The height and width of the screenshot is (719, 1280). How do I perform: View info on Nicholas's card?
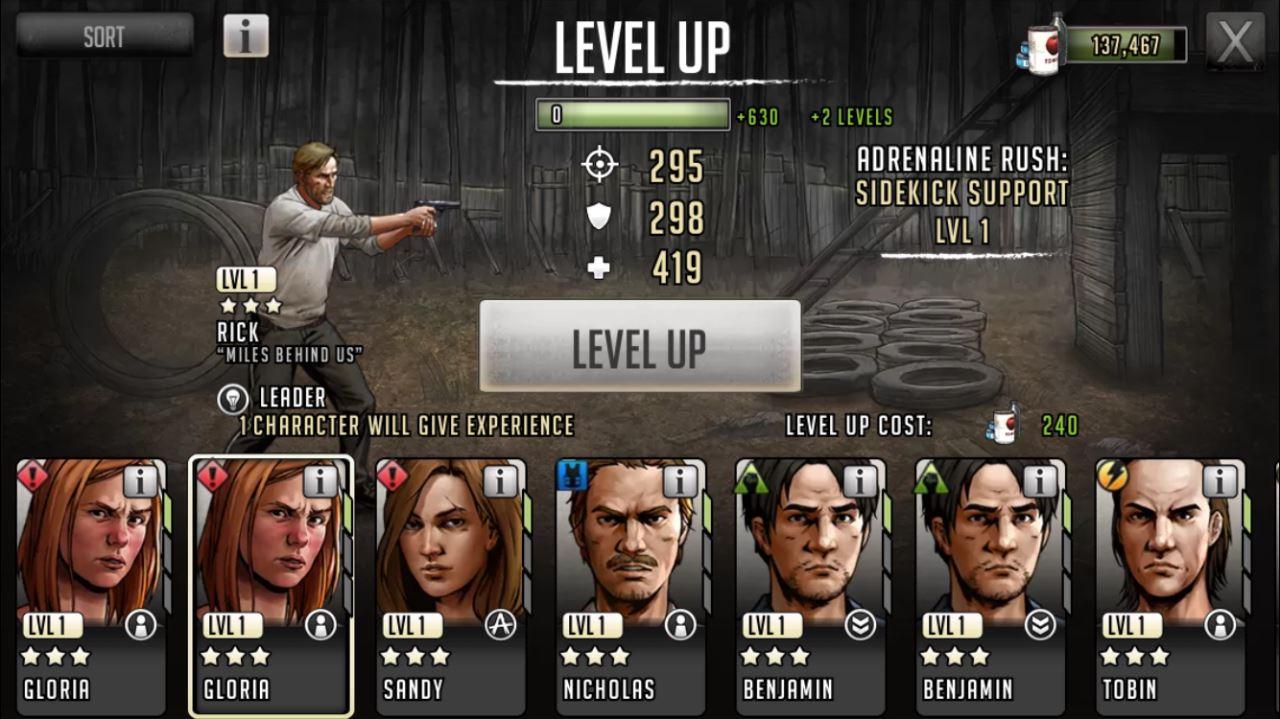click(680, 481)
